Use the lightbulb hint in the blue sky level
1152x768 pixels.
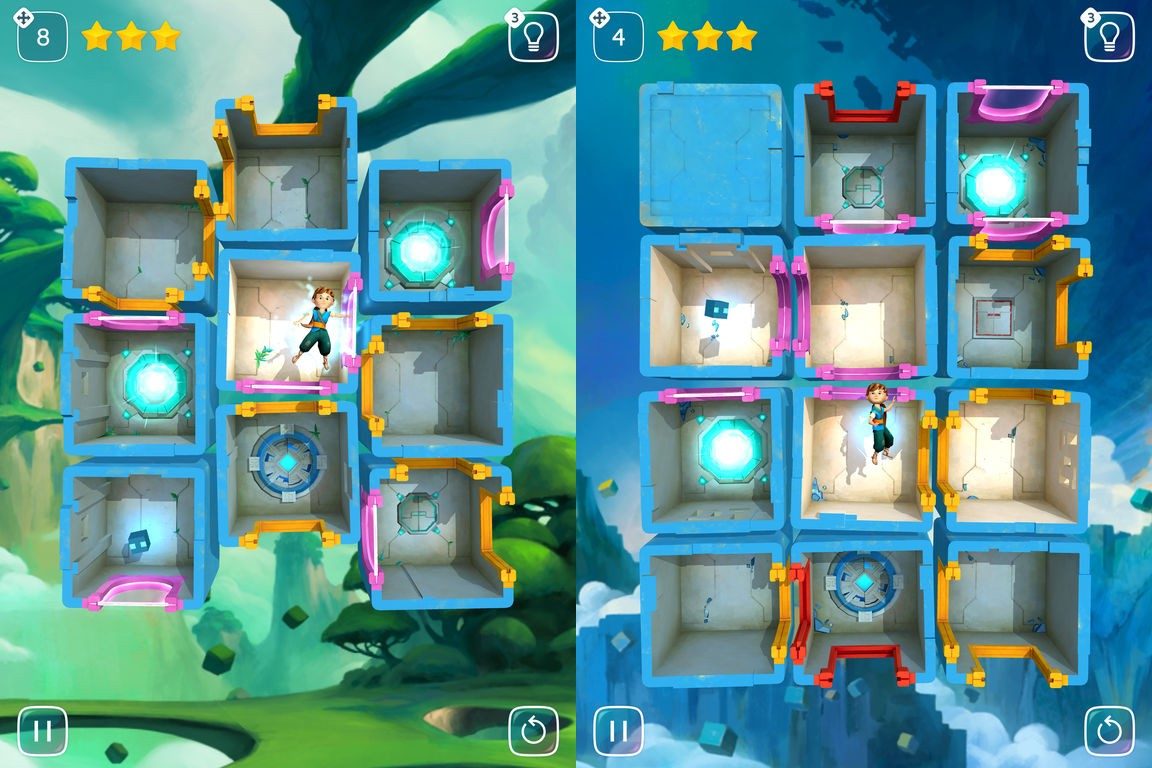coord(1109,37)
